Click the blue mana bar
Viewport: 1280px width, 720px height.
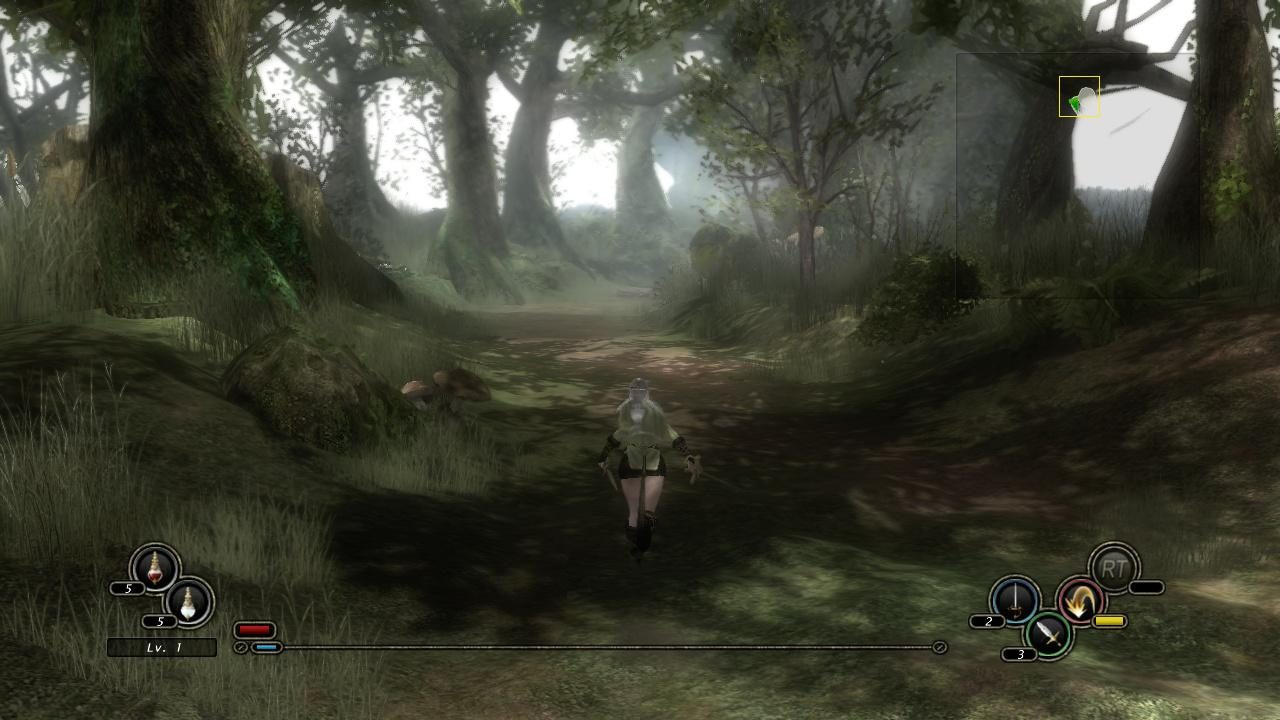tap(267, 647)
